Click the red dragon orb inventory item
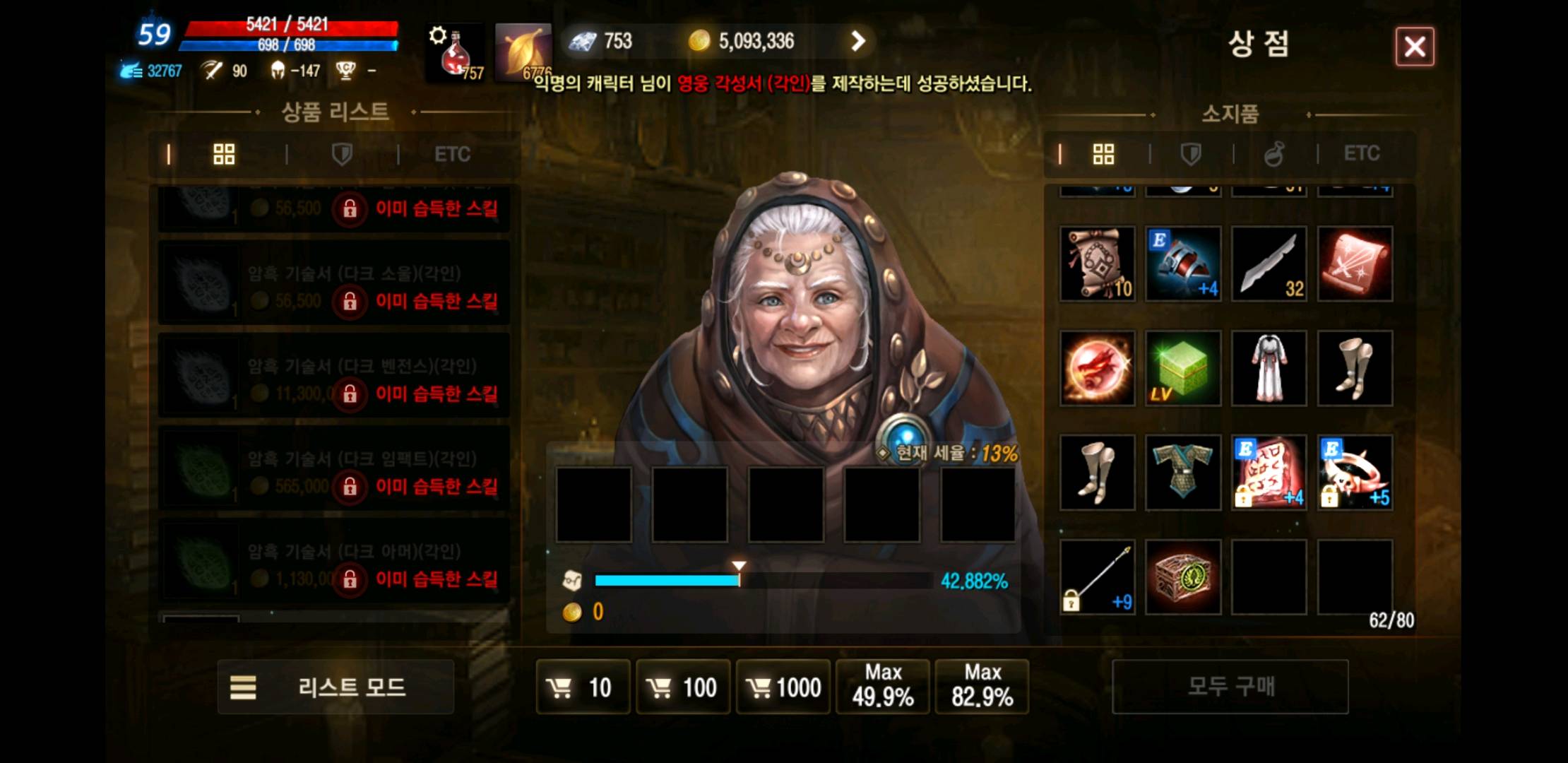 pyautogui.click(x=1097, y=367)
